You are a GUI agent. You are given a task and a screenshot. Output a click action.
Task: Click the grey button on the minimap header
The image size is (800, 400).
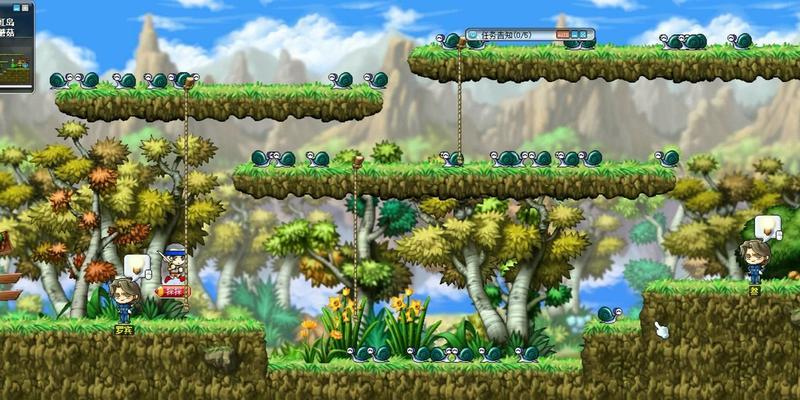(x=25, y=8)
